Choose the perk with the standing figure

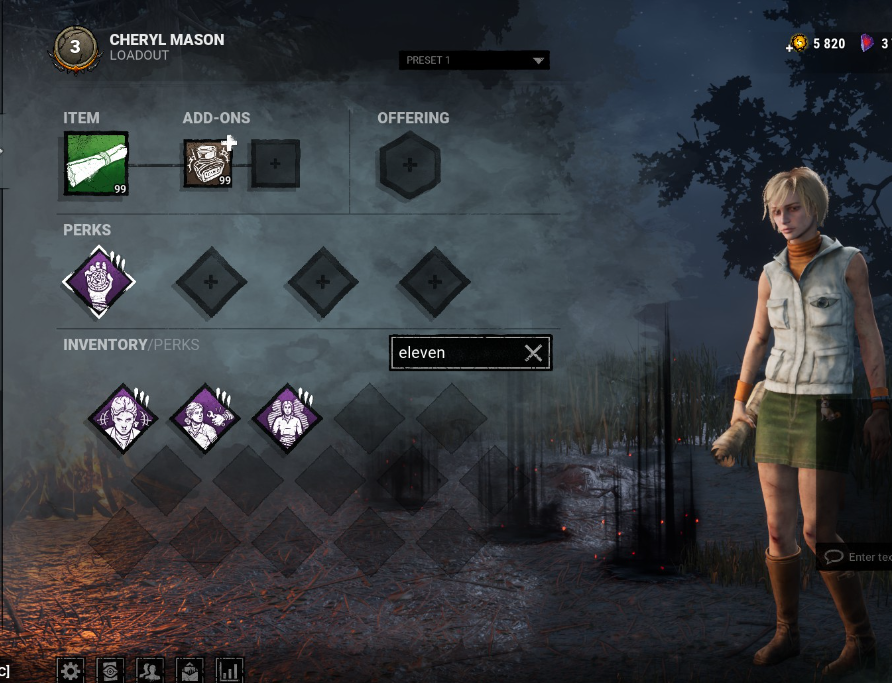[287, 418]
